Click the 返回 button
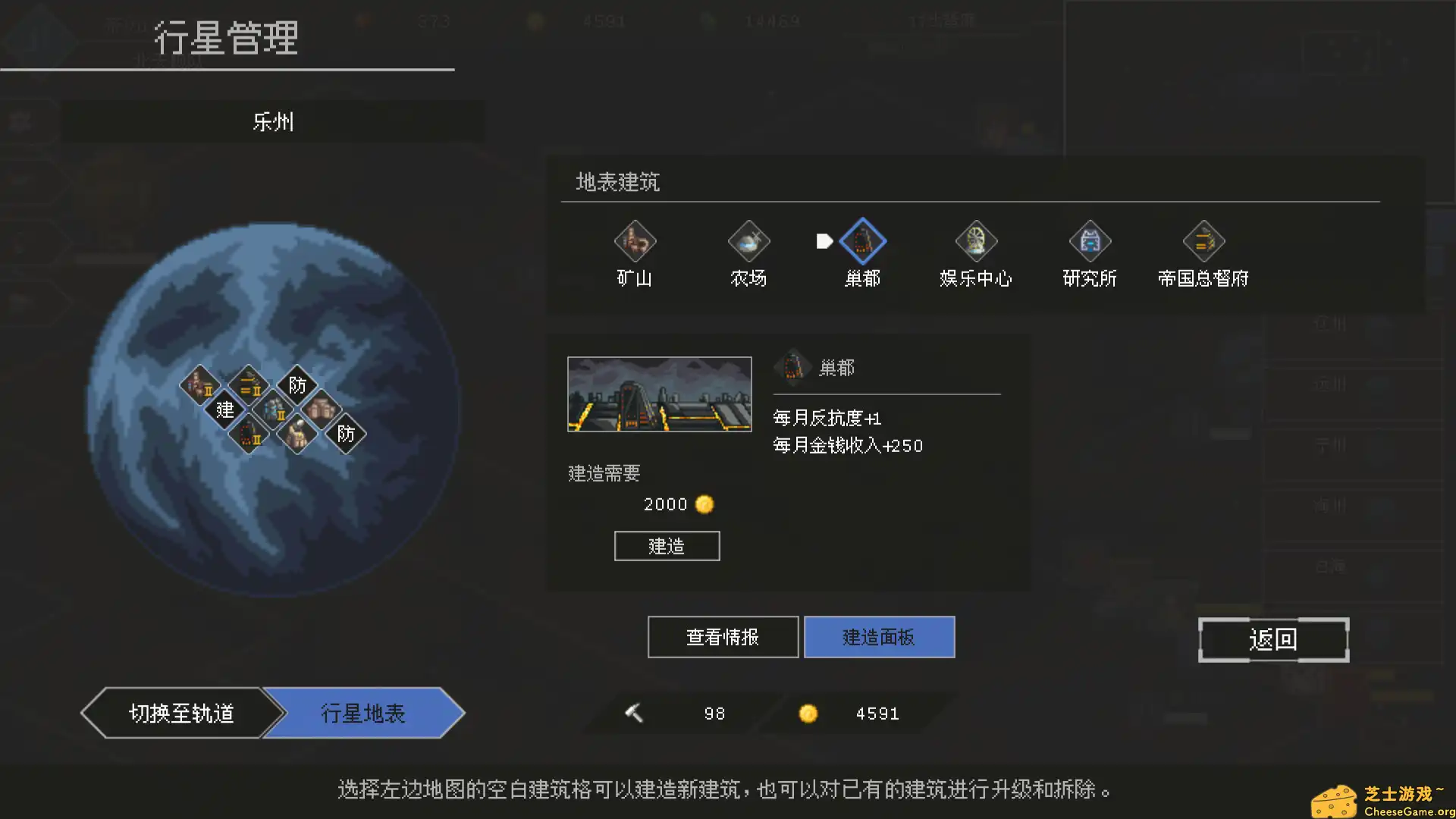Image resolution: width=1456 pixels, height=819 pixels. (x=1273, y=639)
